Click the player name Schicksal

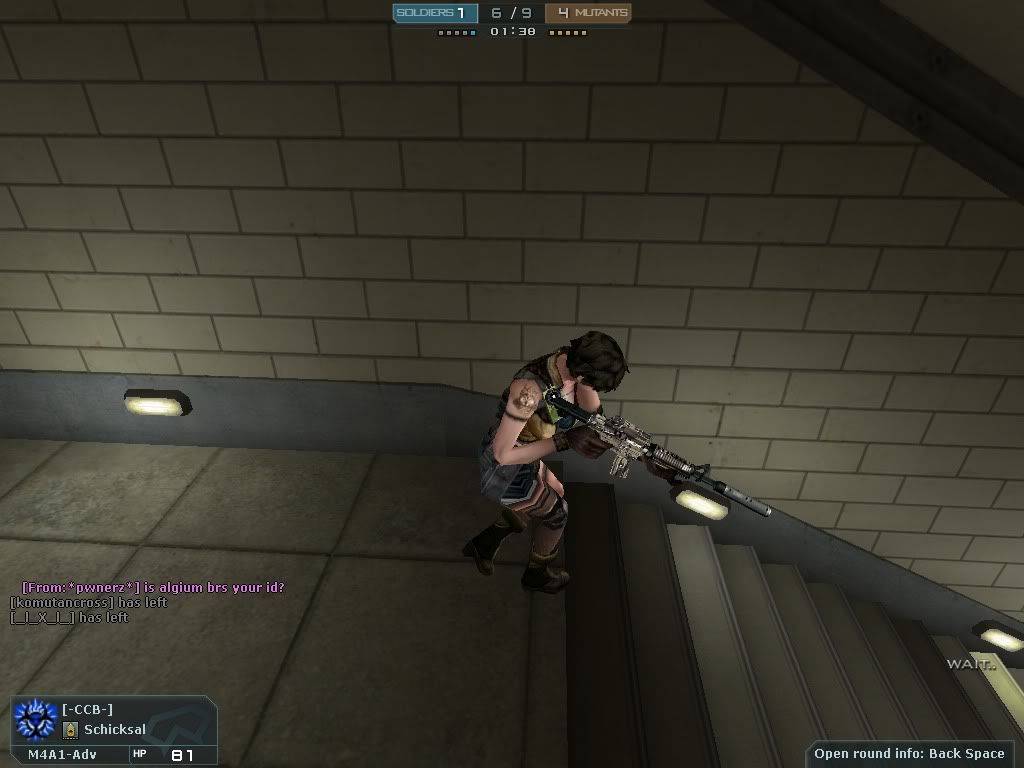(115, 730)
